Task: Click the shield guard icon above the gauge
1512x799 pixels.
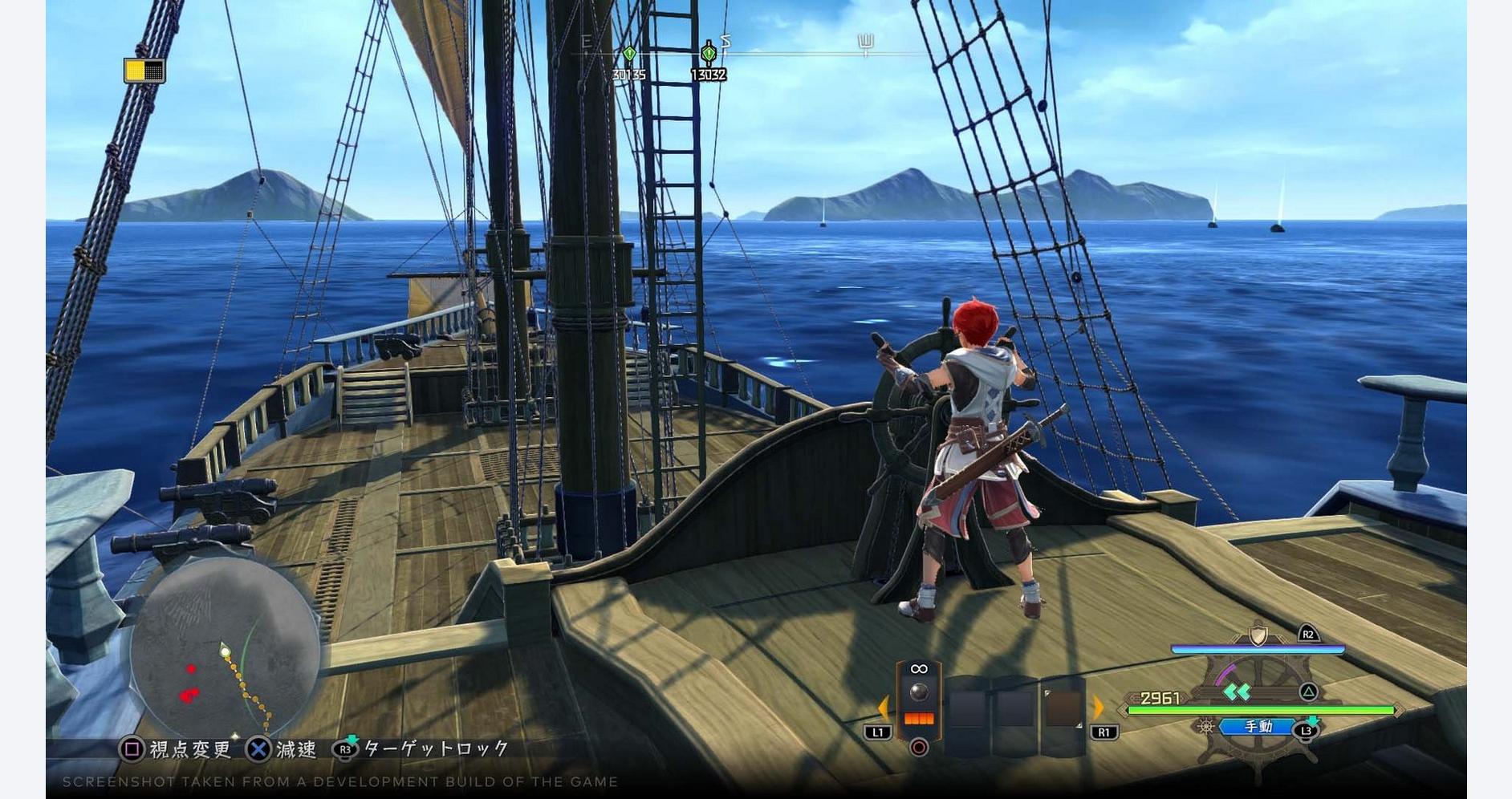Action: point(1258,635)
